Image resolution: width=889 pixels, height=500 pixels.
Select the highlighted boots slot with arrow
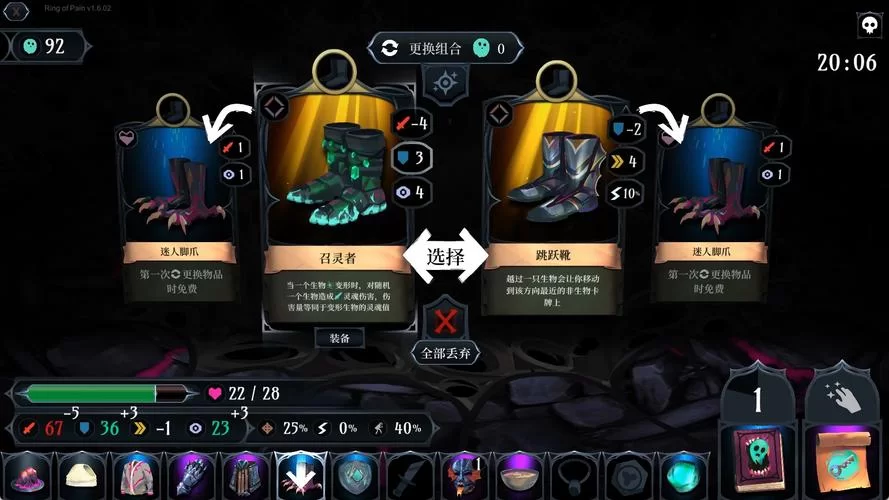[297, 475]
